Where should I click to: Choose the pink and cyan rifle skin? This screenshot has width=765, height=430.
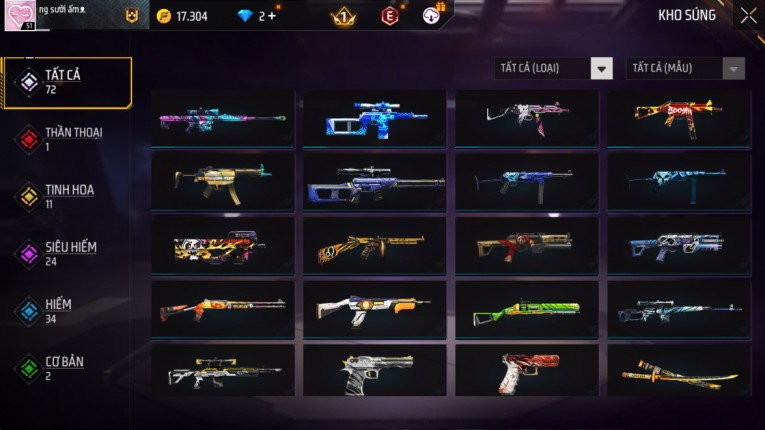pos(223,119)
